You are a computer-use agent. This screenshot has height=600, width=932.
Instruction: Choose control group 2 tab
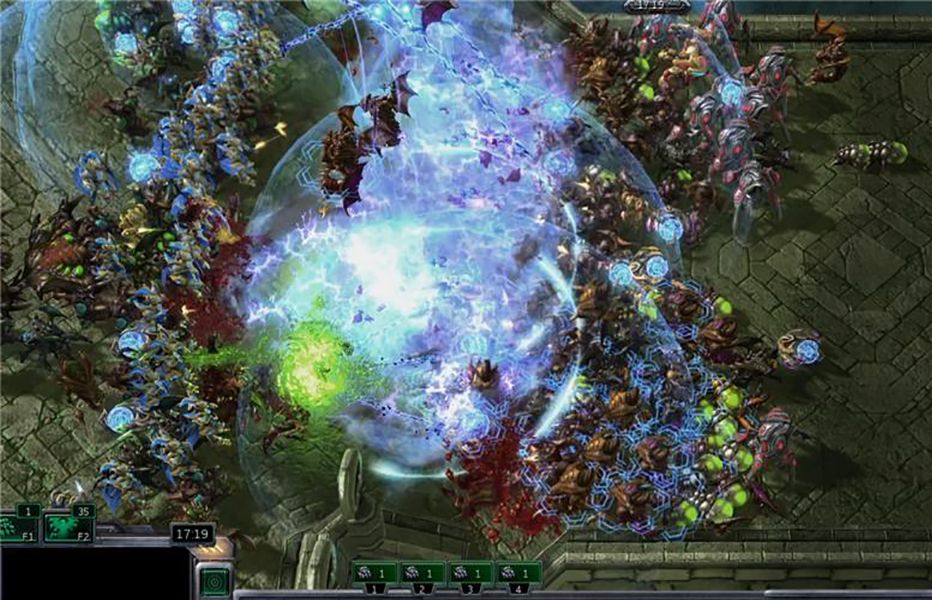point(422,574)
